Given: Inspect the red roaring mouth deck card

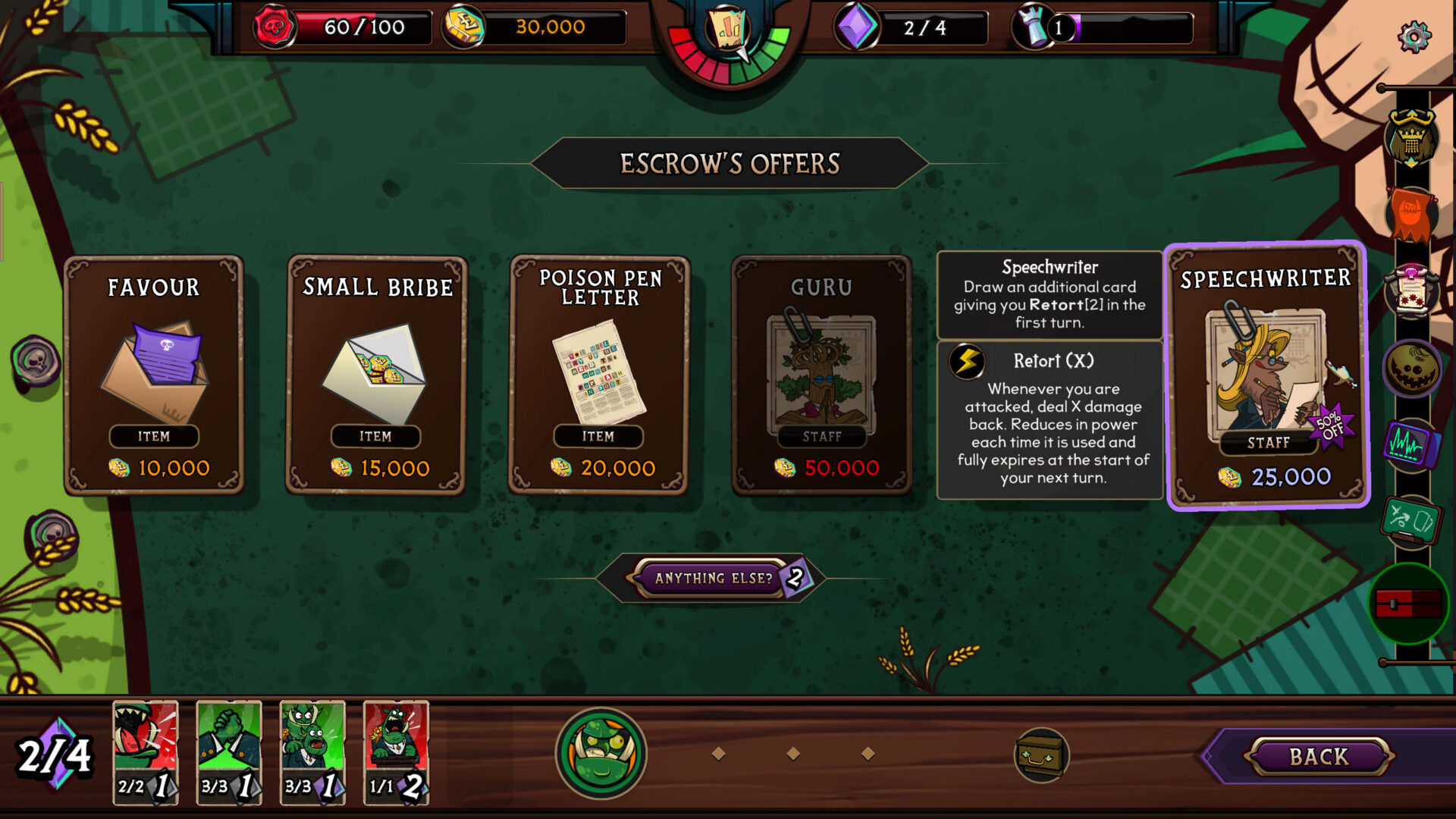Looking at the screenshot, I should [146, 751].
